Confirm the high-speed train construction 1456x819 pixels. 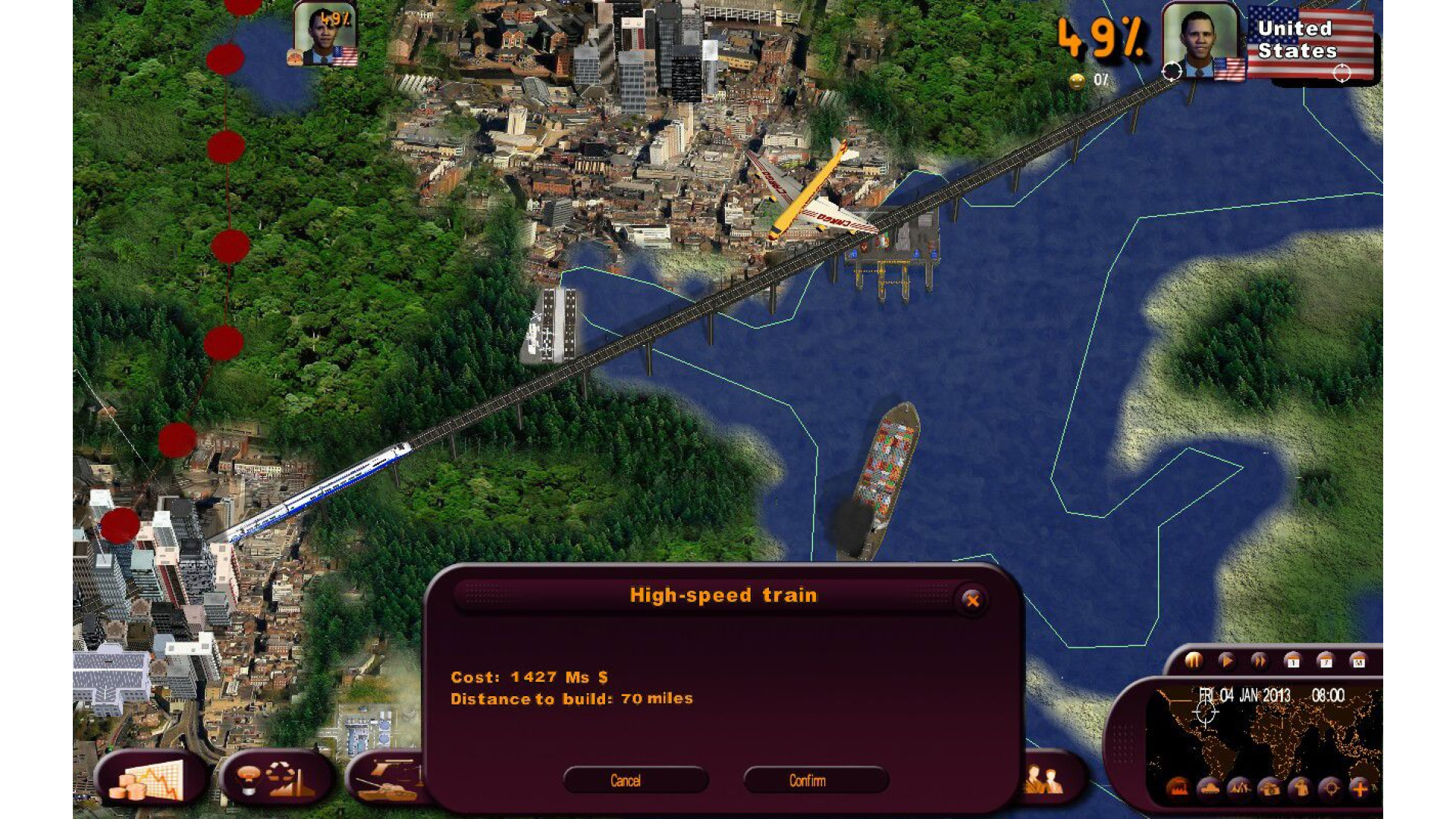(x=815, y=780)
